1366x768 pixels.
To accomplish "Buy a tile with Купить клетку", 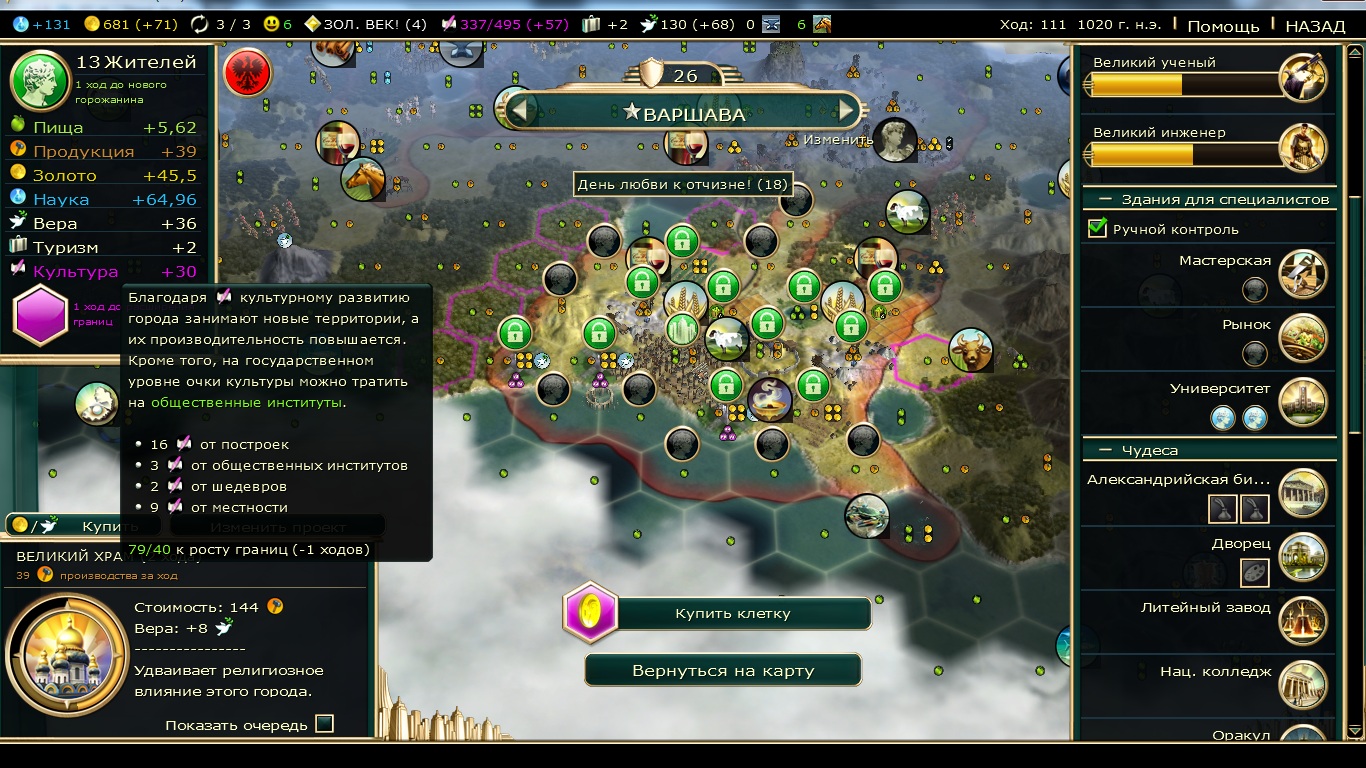I will pyautogui.click(x=732, y=613).
